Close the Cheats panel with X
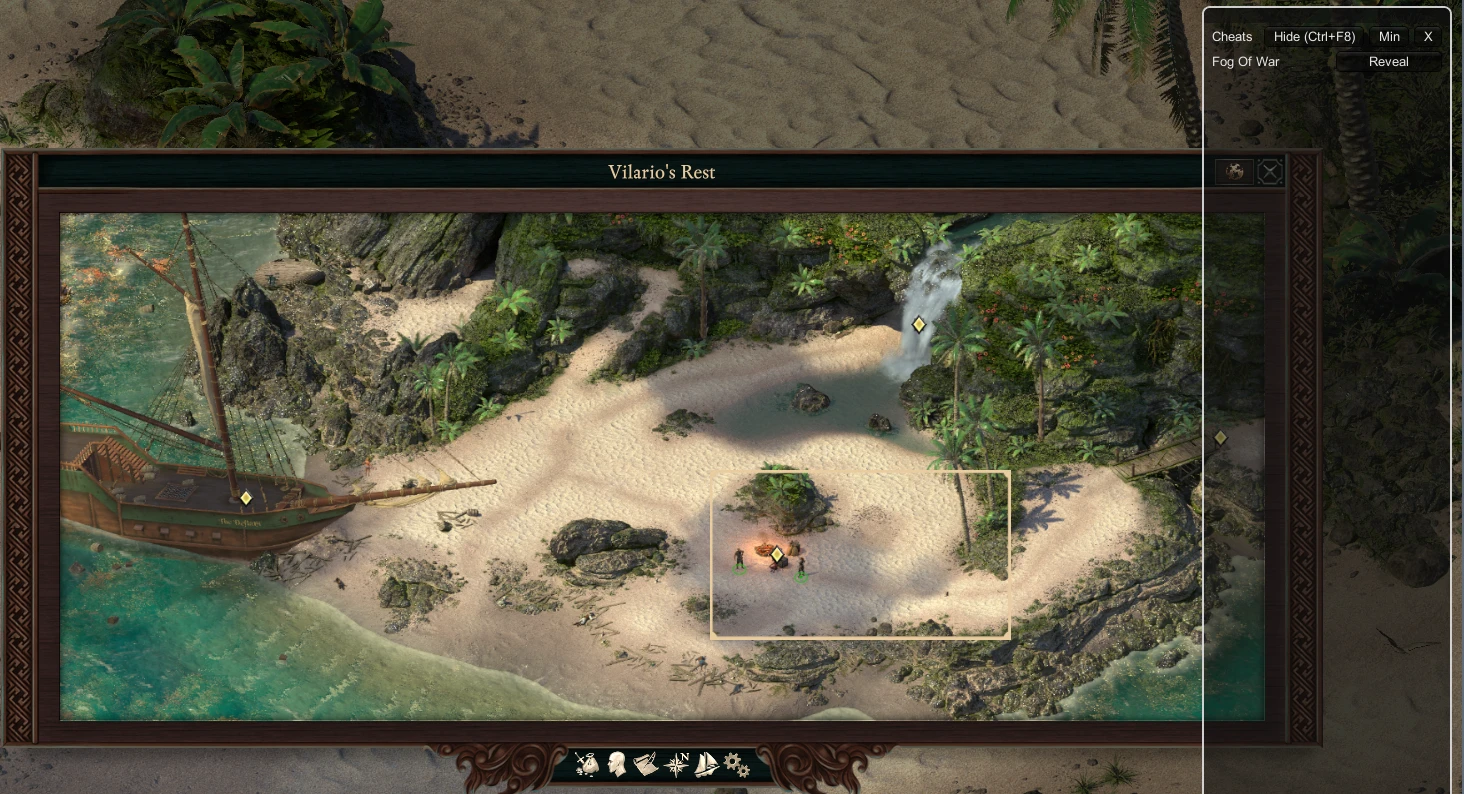The image size is (1464, 794). (1428, 37)
